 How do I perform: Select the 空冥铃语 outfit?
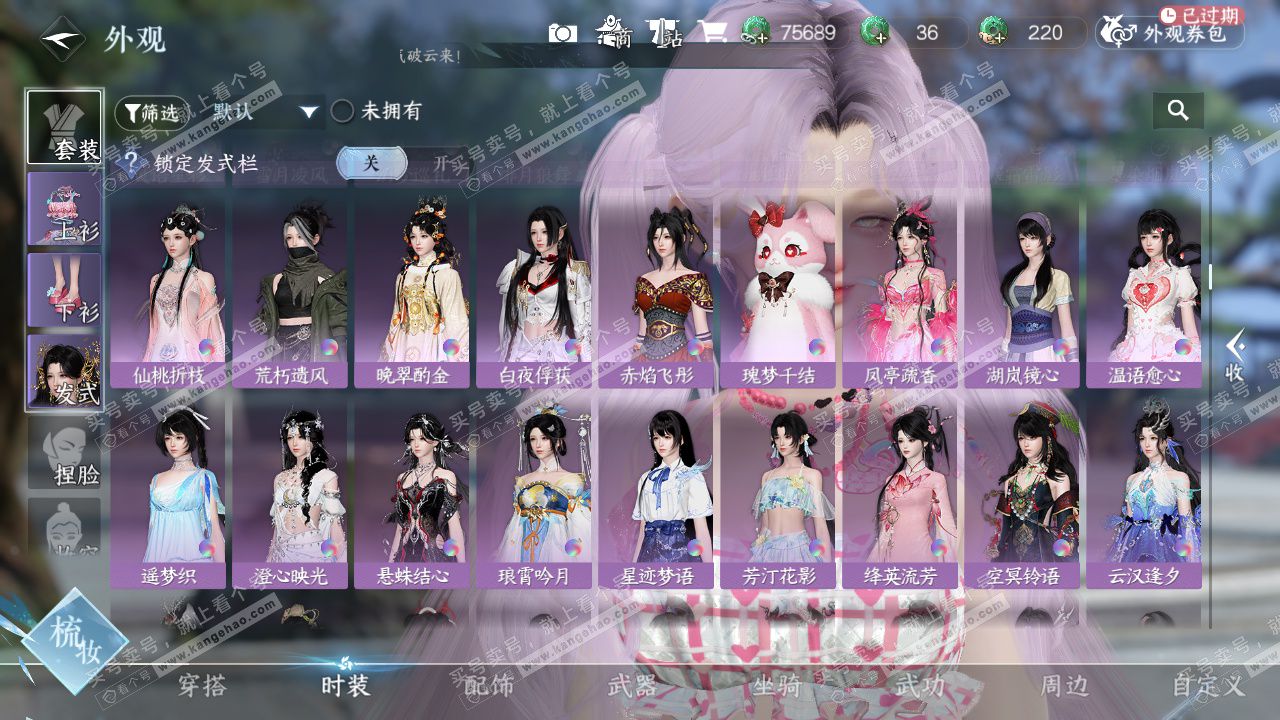(x=1022, y=493)
